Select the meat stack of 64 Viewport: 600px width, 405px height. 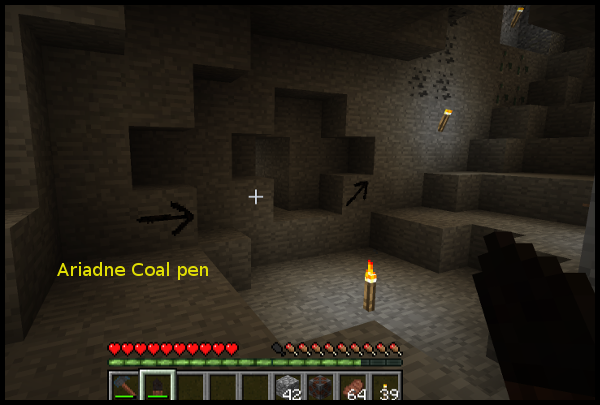click(x=354, y=388)
